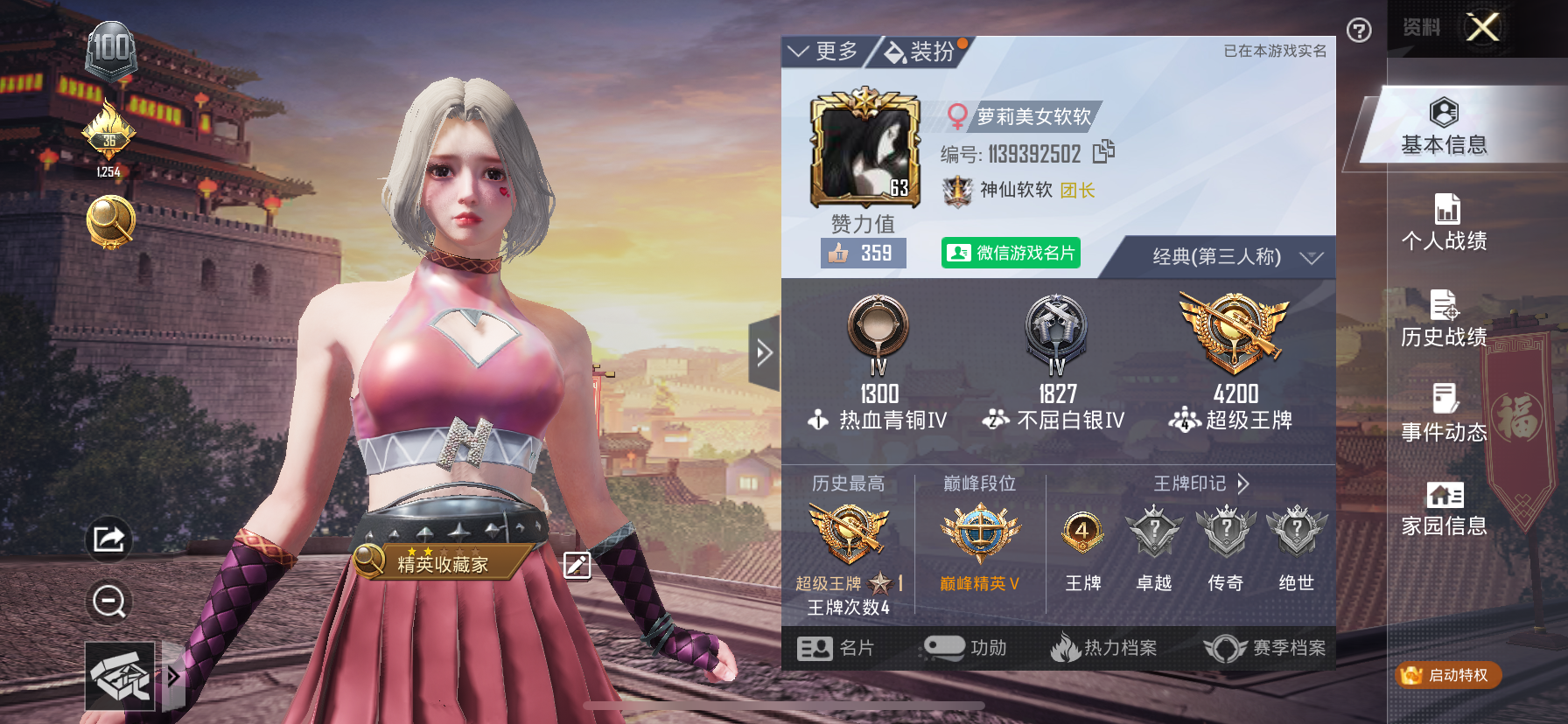Open the help question mark icon
This screenshot has width=1568, height=724.
click(1358, 31)
